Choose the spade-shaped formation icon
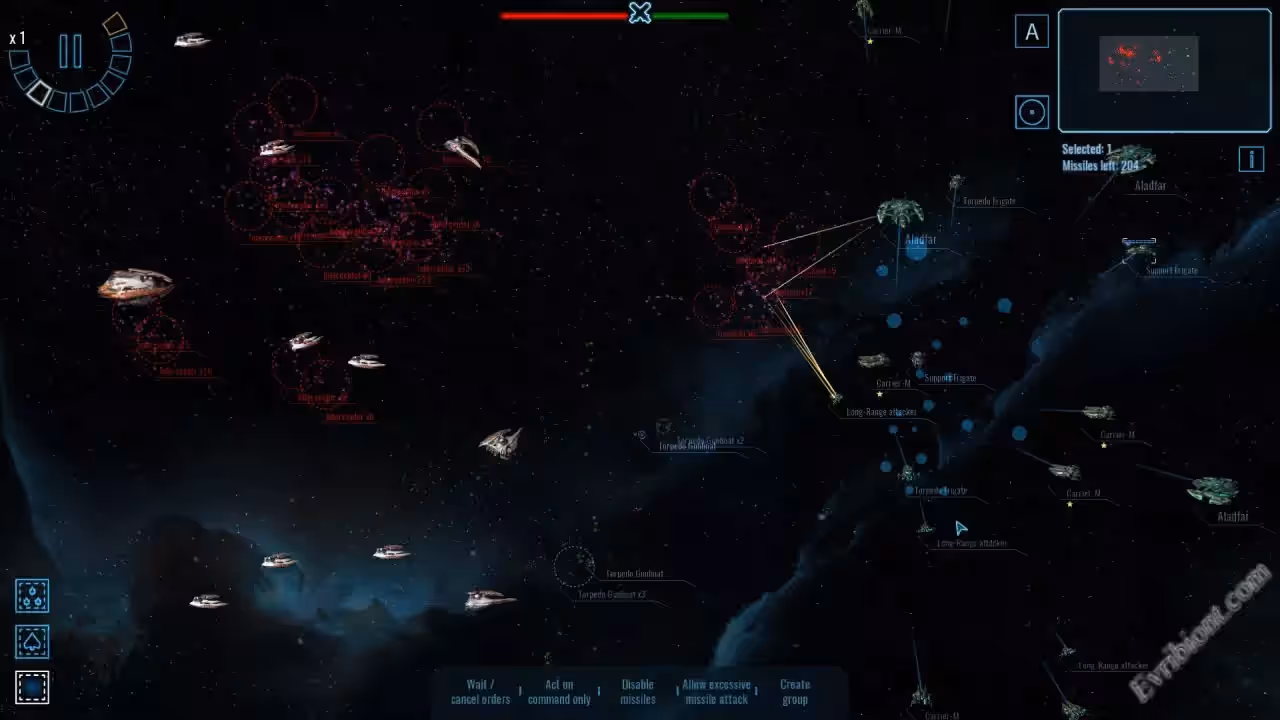This screenshot has height=720, width=1280. [x=32, y=641]
